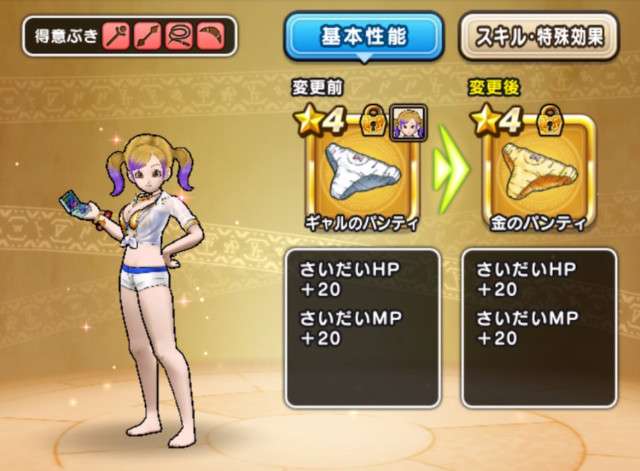Toggle the lock on the 変更前 item

tap(375, 121)
